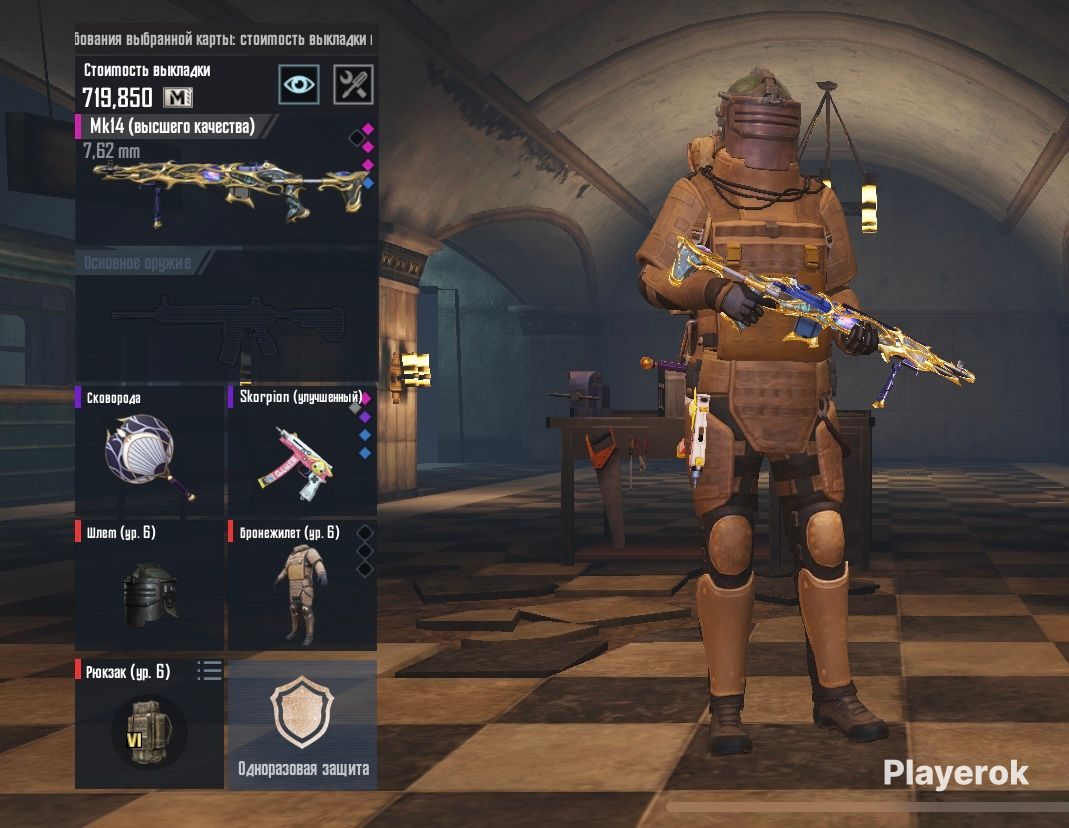
Task: Show the backpack contents list icon
Action: [209, 671]
